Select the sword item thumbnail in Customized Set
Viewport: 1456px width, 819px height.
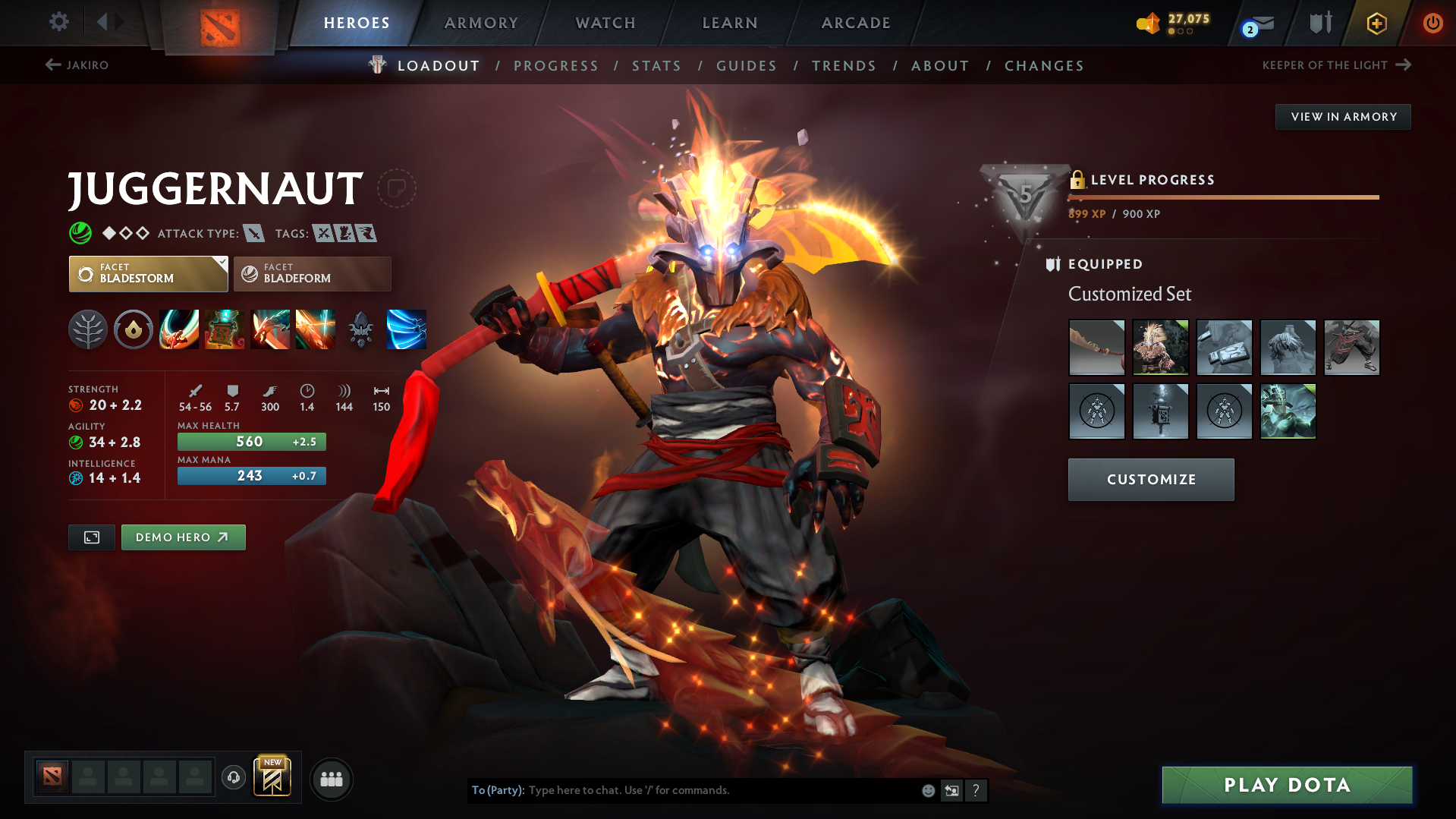click(x=1096, y=347)
